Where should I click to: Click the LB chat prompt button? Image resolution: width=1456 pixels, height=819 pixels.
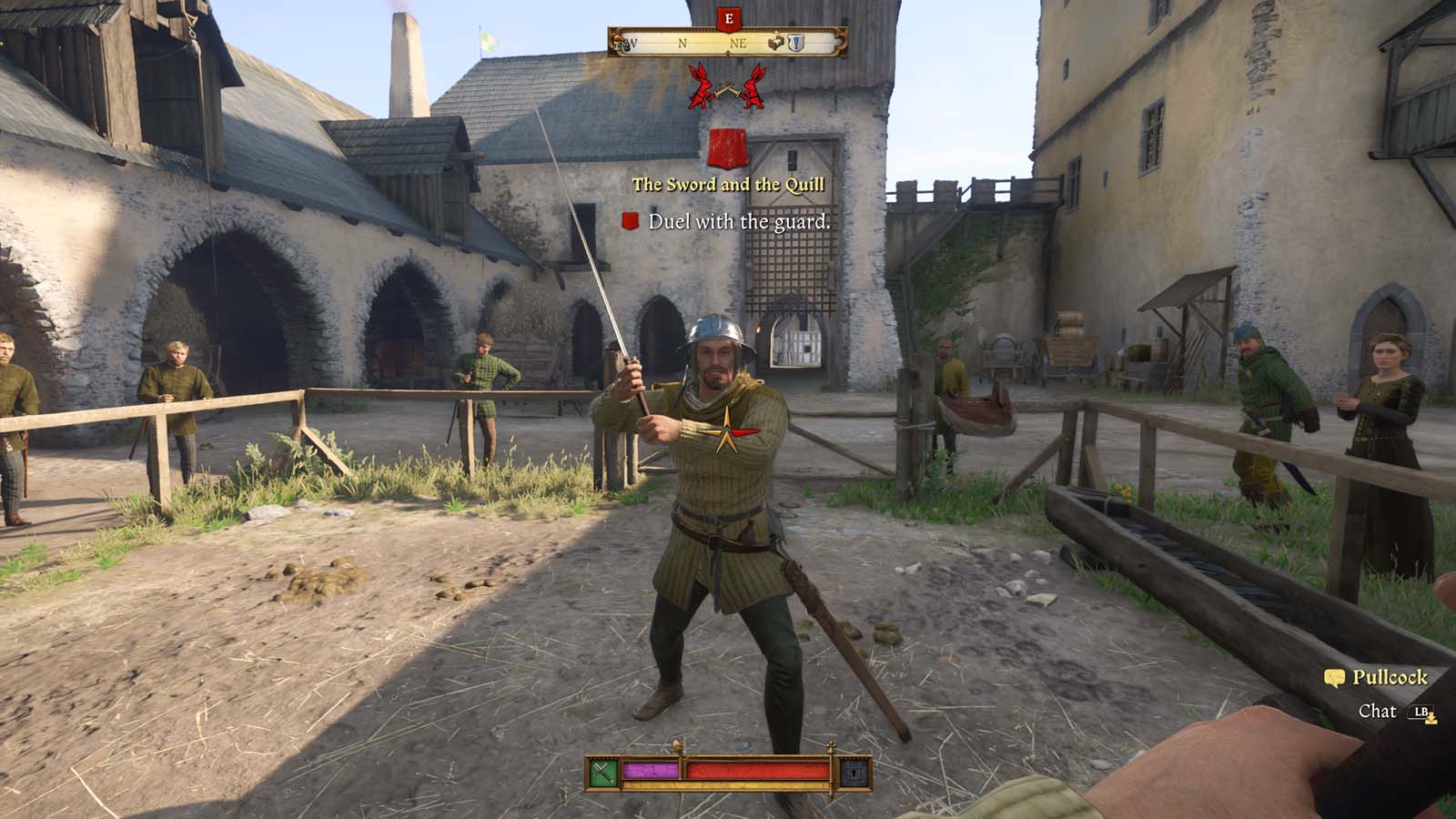point(1420,711)
